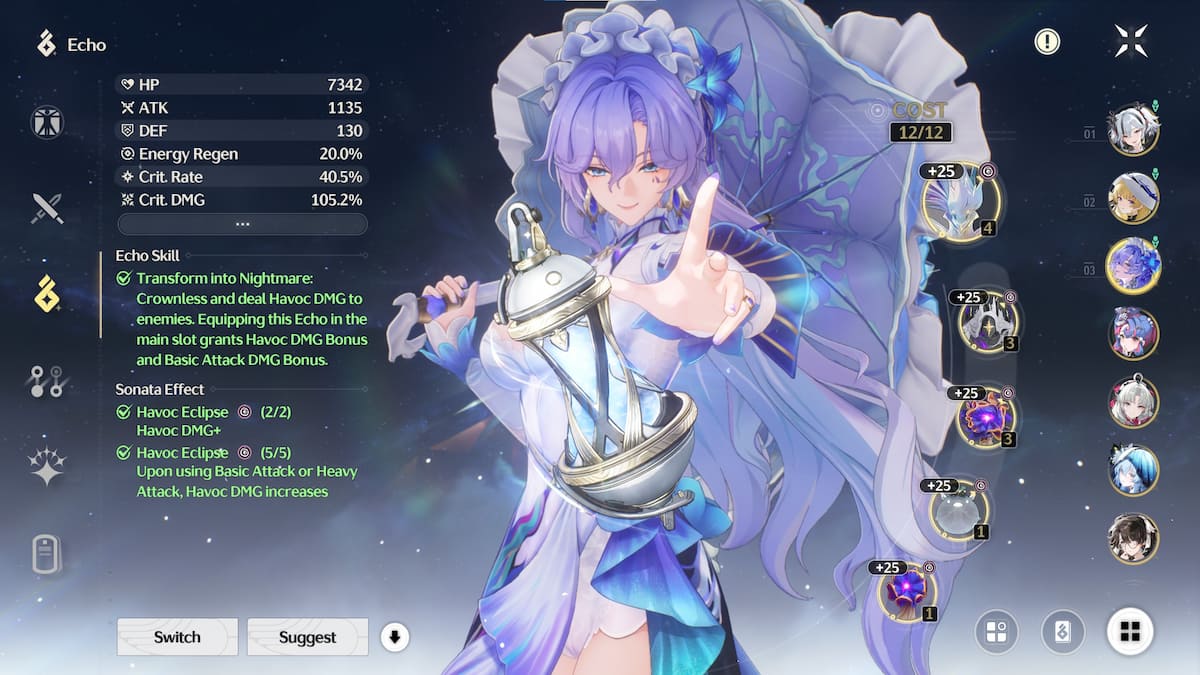The height and width of the screenshot is (675, 1200).
Task: Choose the dark-haired male character portrait
Action: point(1133,538)
